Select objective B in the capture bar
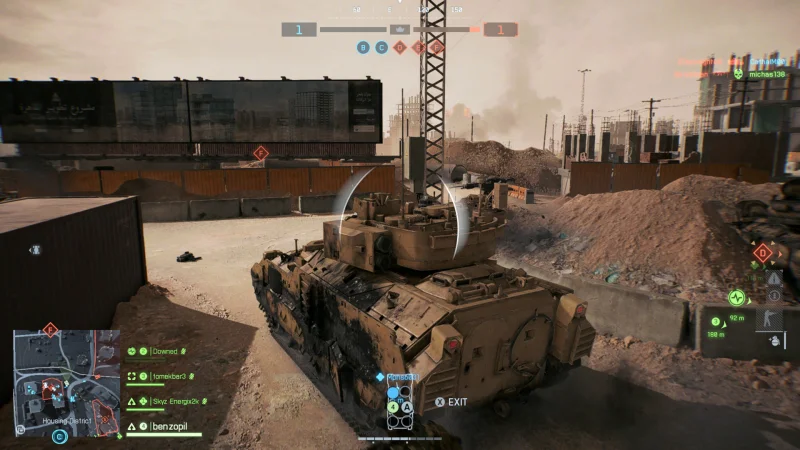 pyautogui.click(x=363, y=47)
